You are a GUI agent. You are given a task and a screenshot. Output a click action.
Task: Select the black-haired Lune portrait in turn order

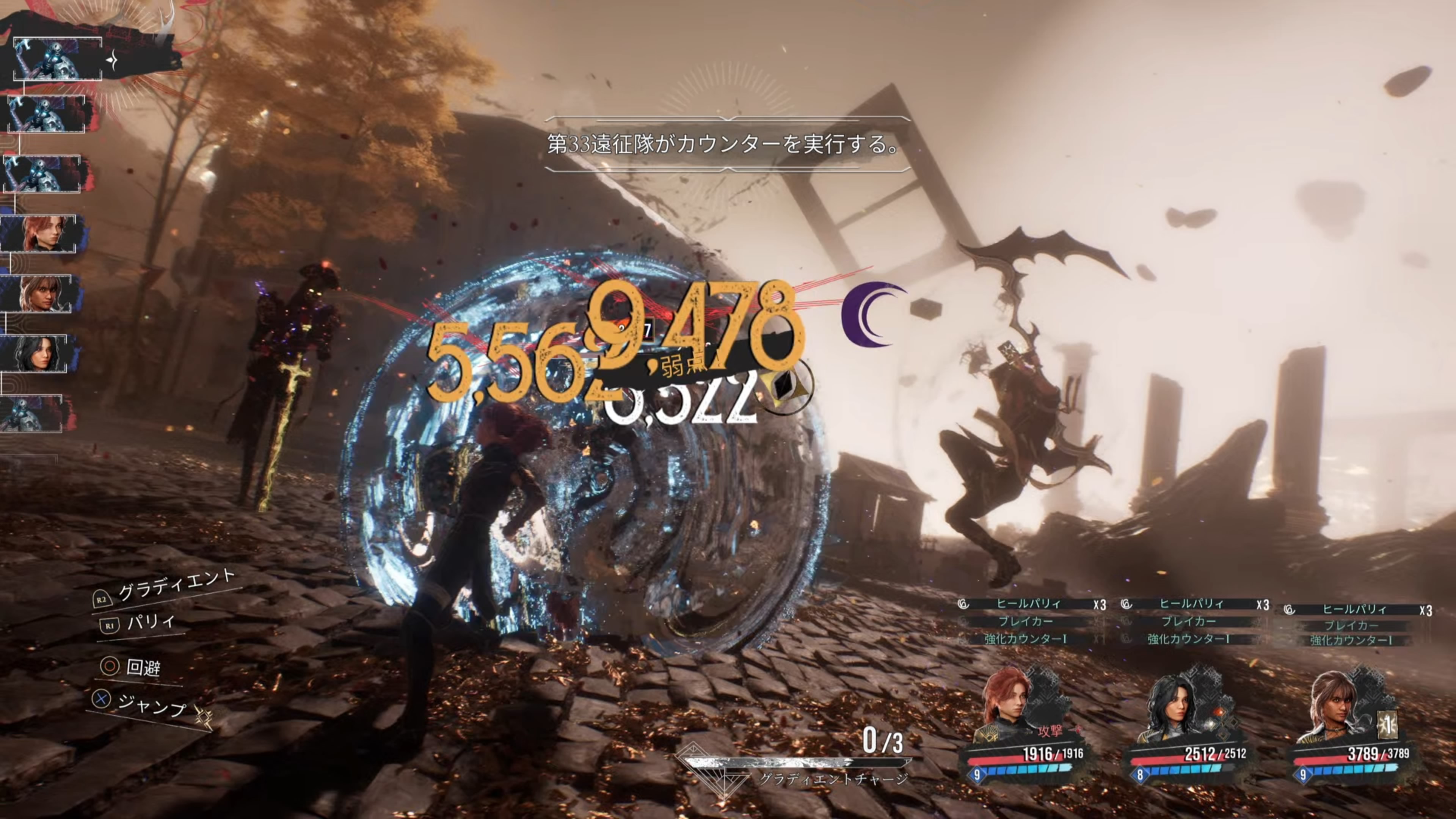point(36,353)
